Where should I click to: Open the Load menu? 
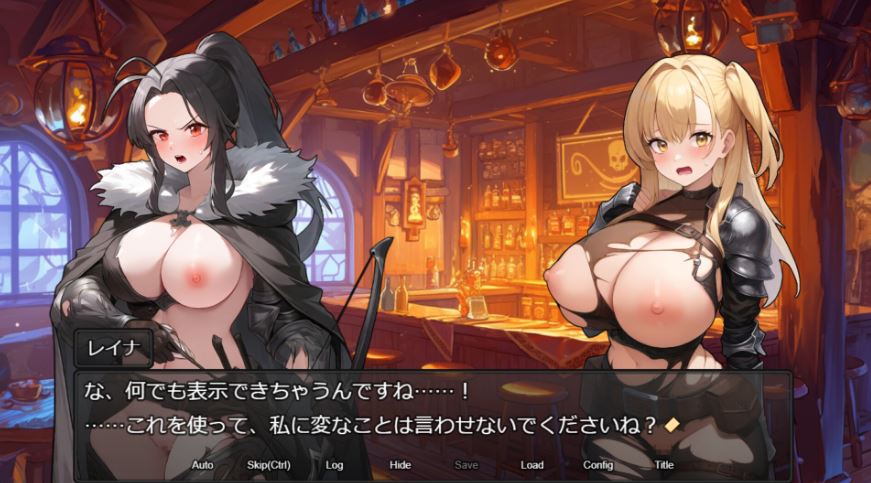click(532, 465)
